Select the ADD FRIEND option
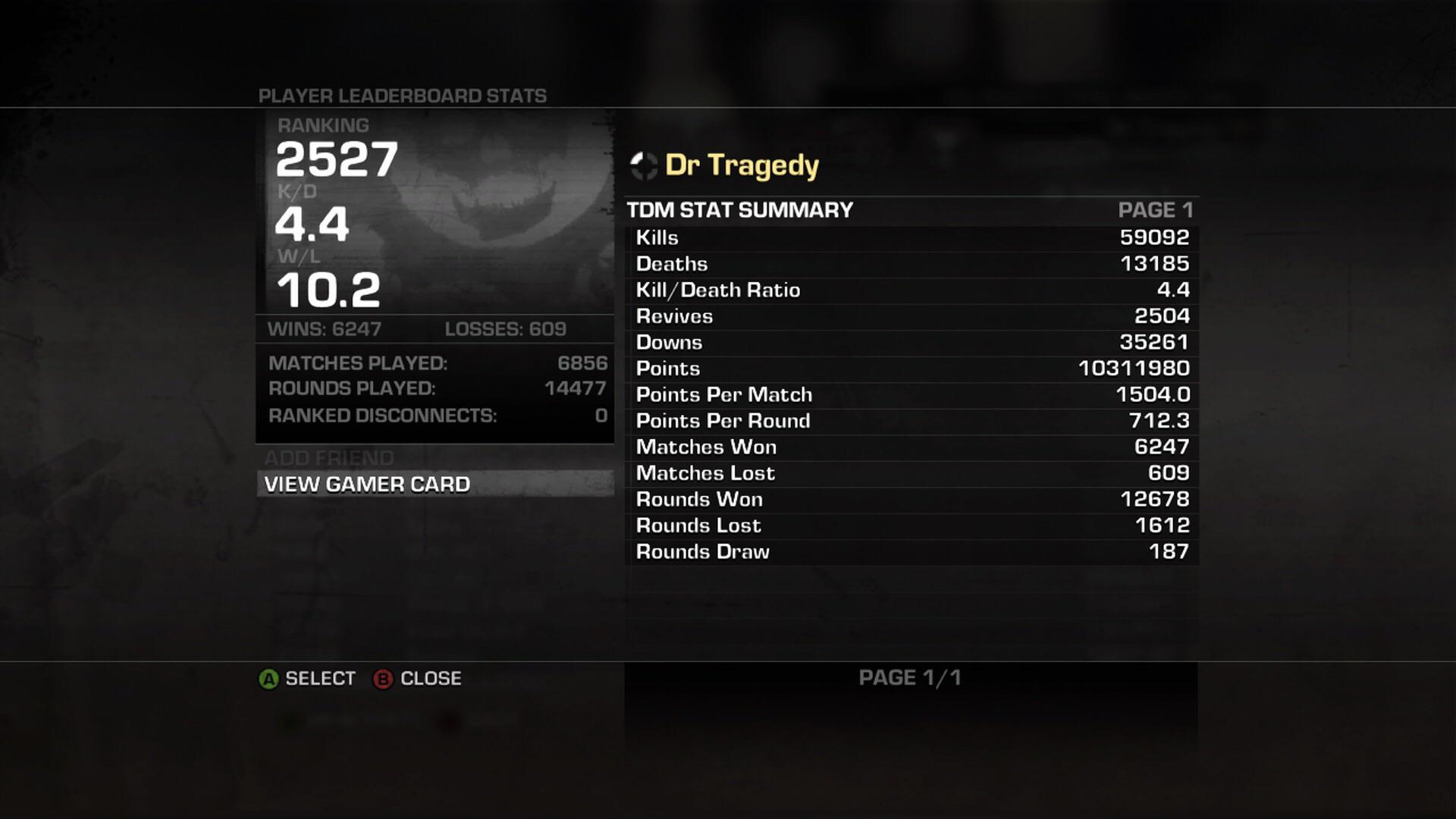Screen dimensions: 1456x819 coord(328,458)
